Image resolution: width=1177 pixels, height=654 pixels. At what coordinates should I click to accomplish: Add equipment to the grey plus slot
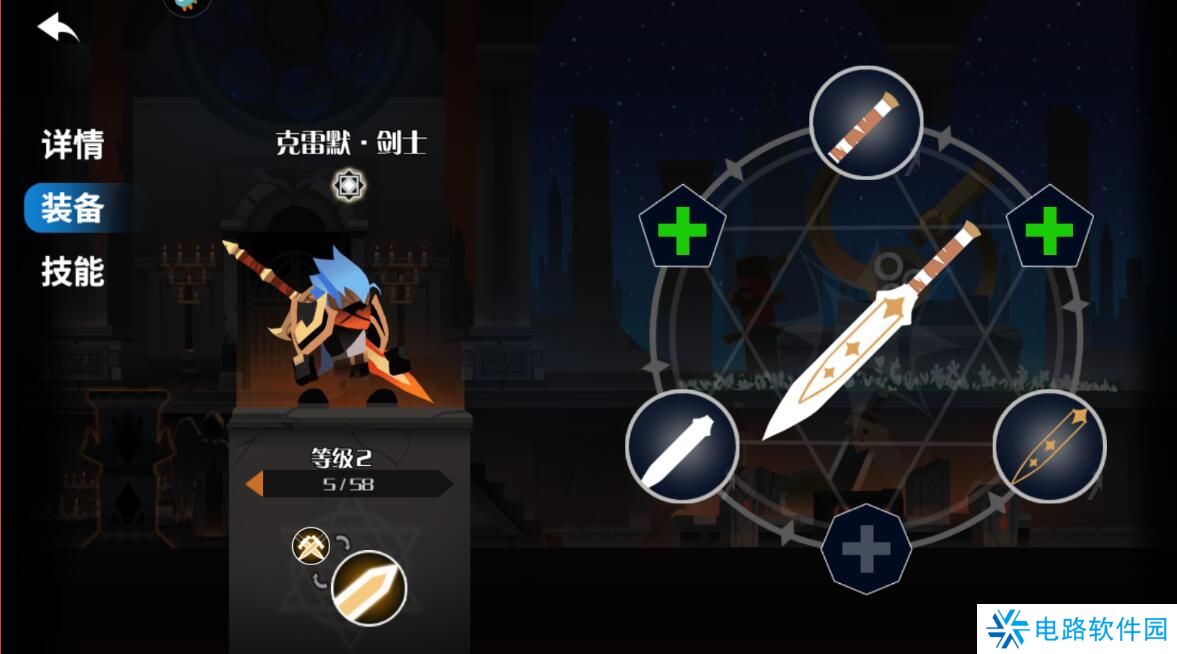[x=866, y=549]
